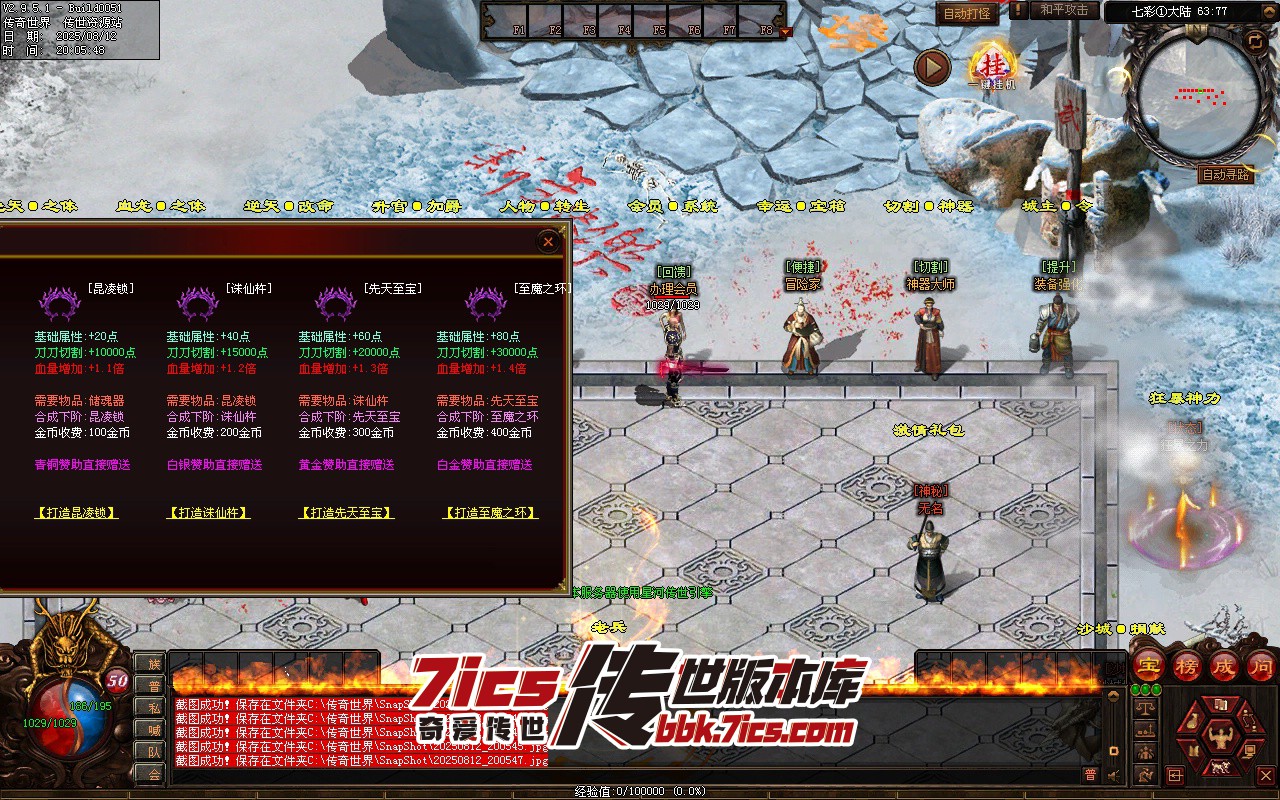Open the 问 help button

tap(1262, 666)
